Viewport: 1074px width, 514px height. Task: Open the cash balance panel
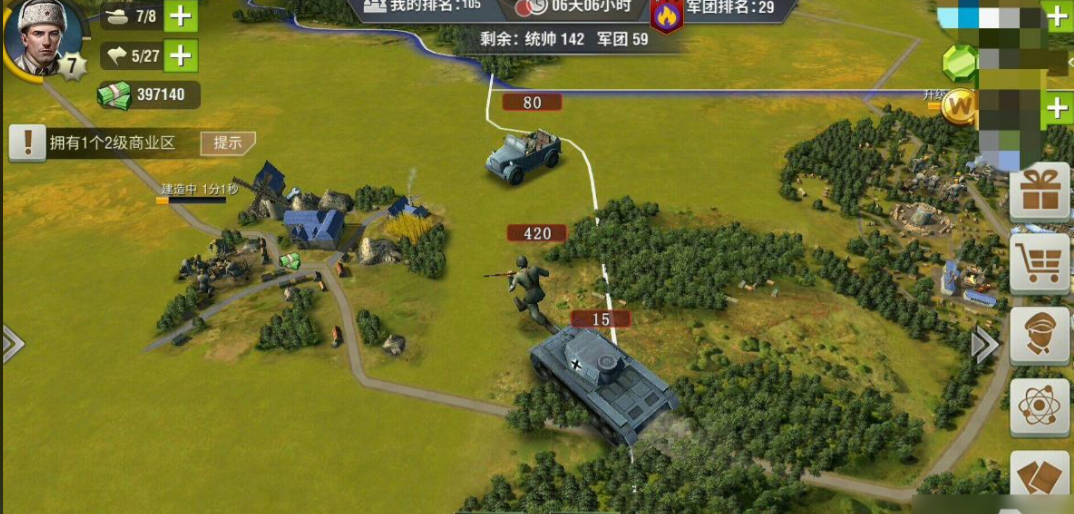click(x=148, y=95)
